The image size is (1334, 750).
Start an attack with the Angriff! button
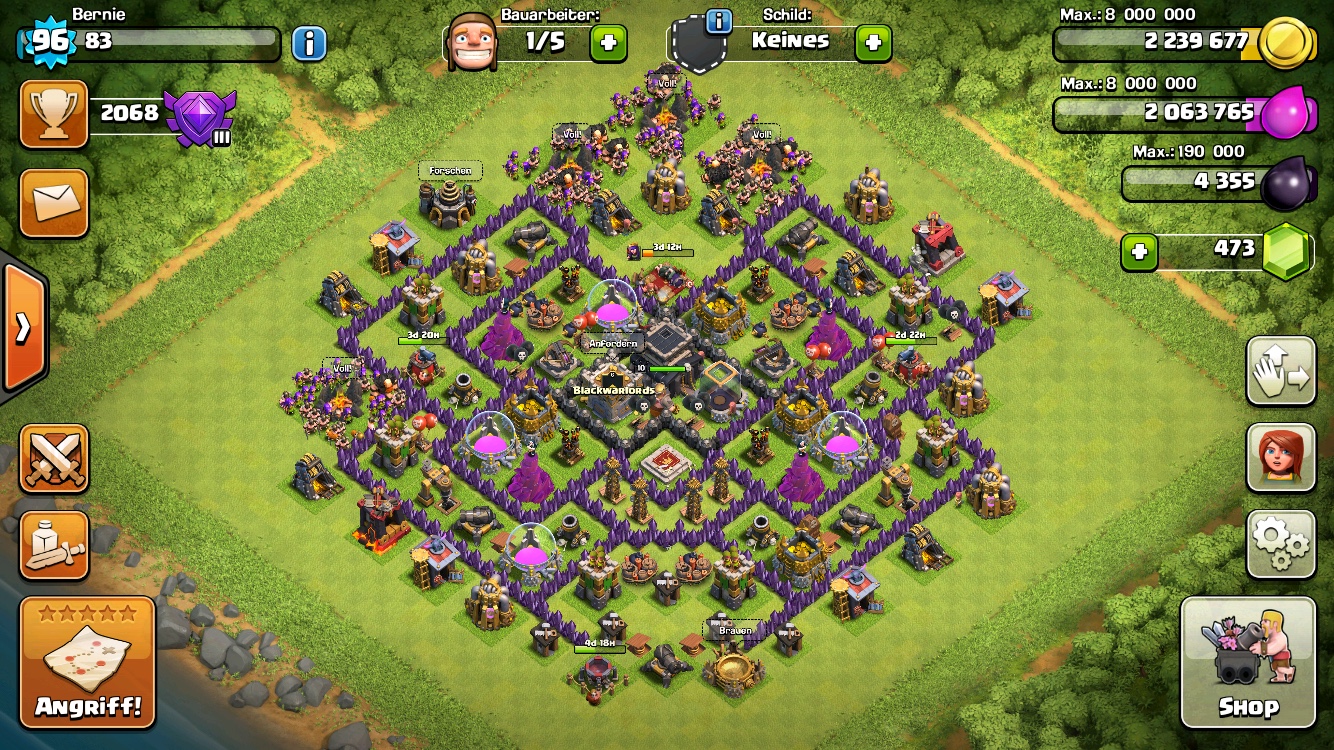[x=88, y=662]
